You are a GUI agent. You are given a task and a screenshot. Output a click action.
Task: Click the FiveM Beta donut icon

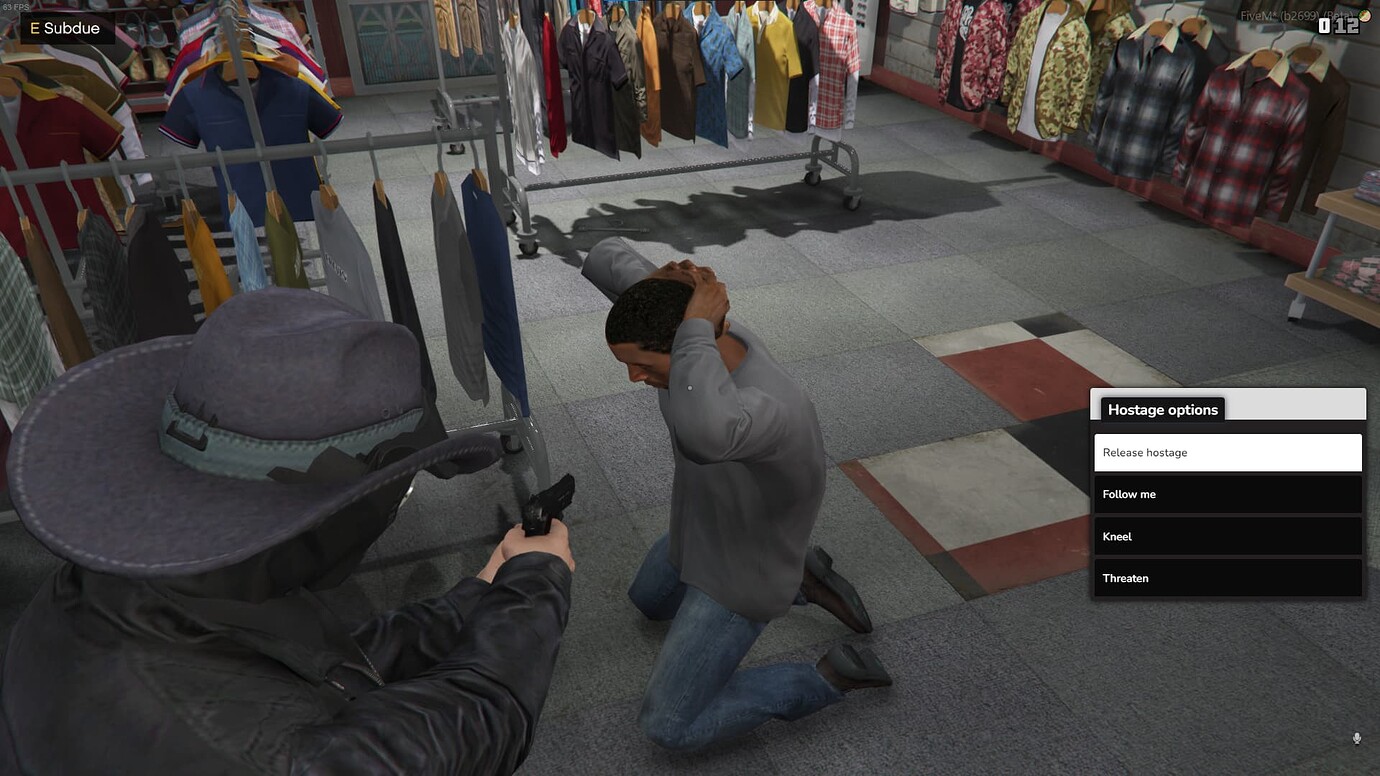(1366, 16)
